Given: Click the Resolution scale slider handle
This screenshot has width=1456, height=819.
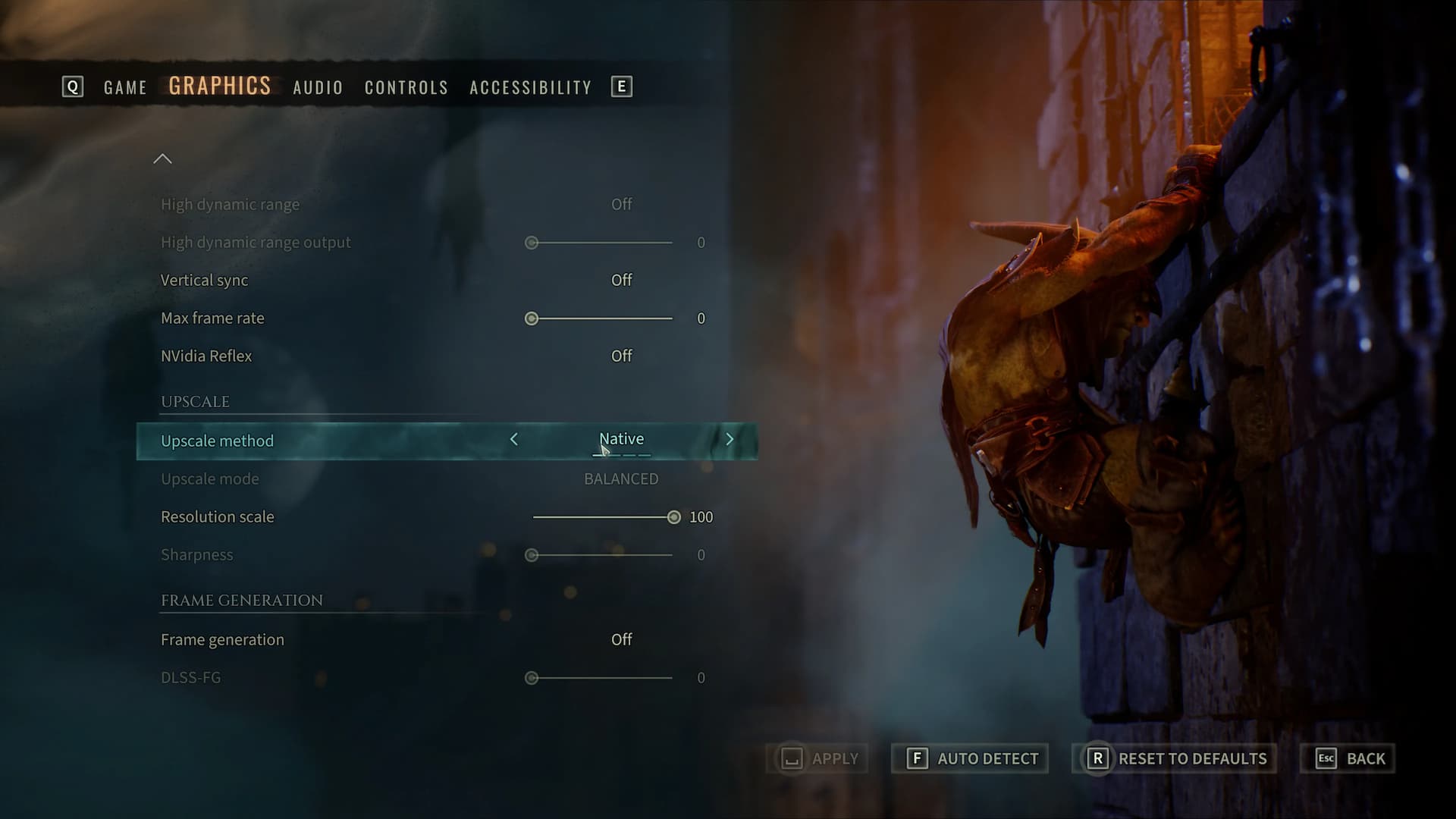Looking at the screenshot, I should [673, 517].
